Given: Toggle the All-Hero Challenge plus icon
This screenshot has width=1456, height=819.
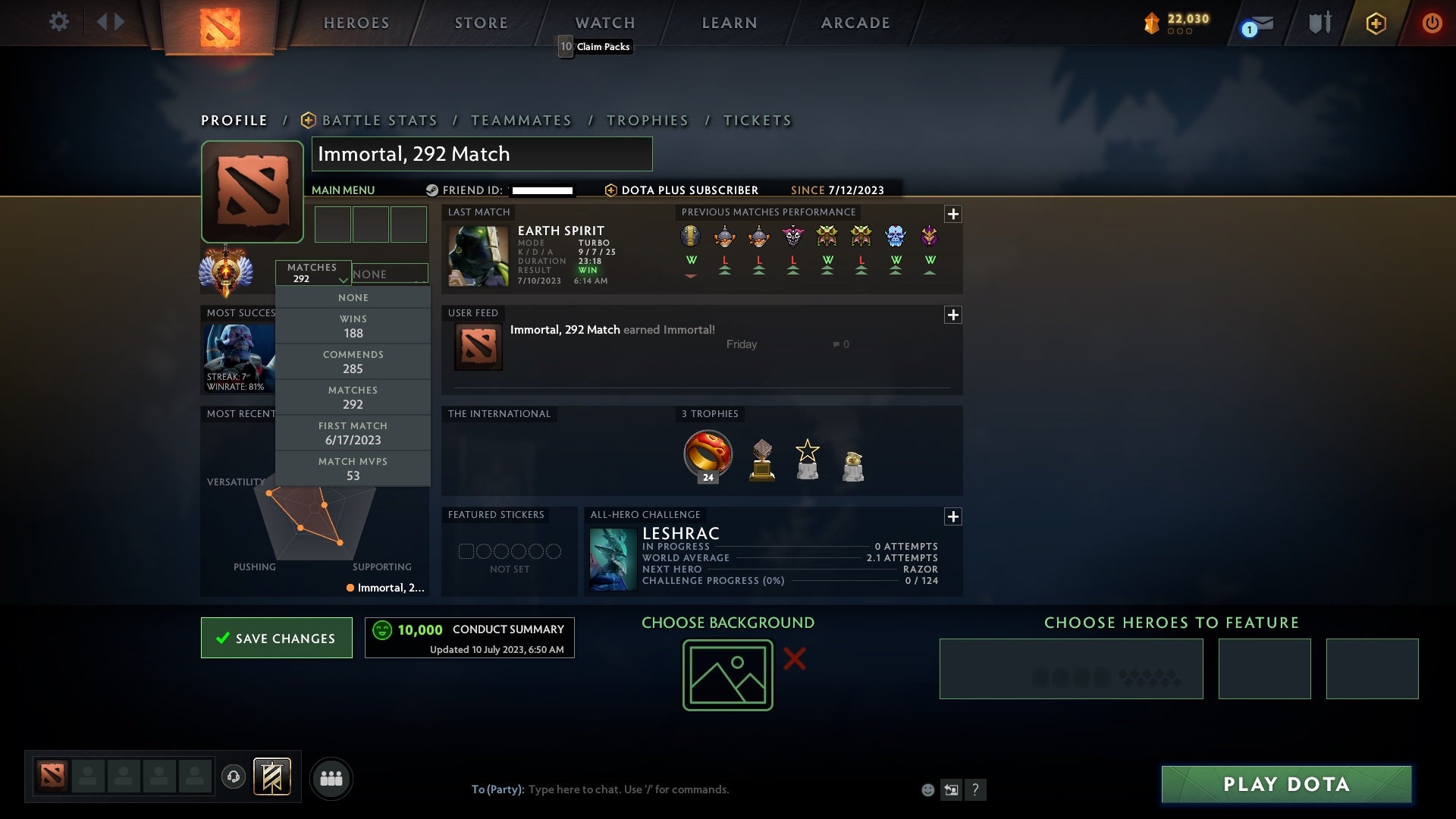Looking at the screenshot, I should [953, 516].
